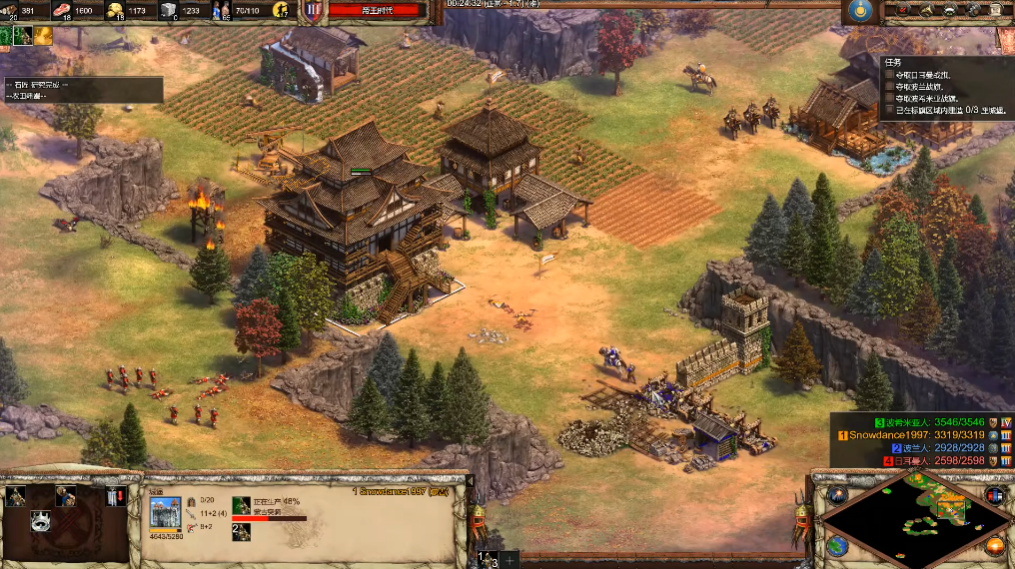Select the castle portrait in info panel
This screenshot has height=569, width=1015.
(x=165, y=511)
